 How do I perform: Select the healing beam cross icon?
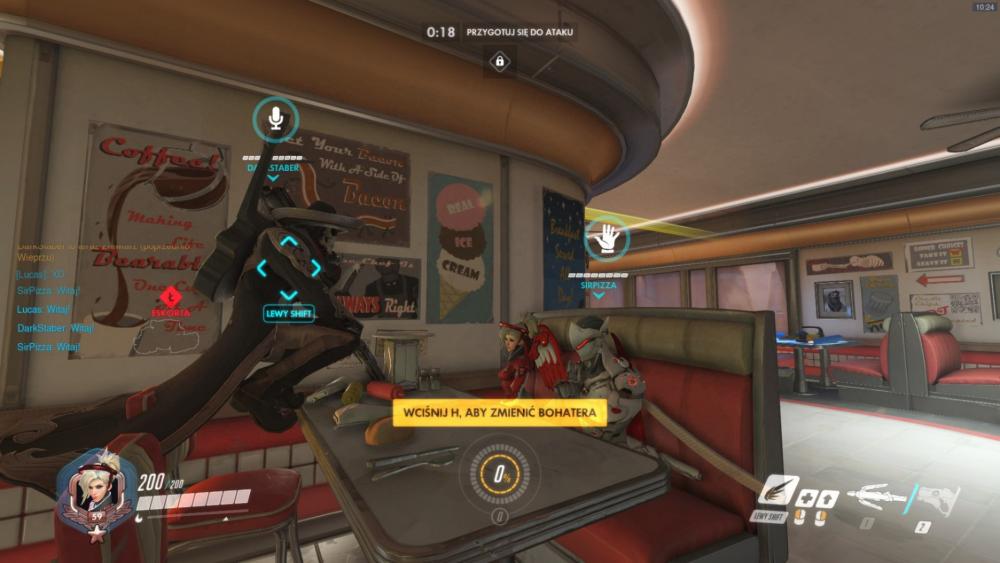tap(806, 497)
